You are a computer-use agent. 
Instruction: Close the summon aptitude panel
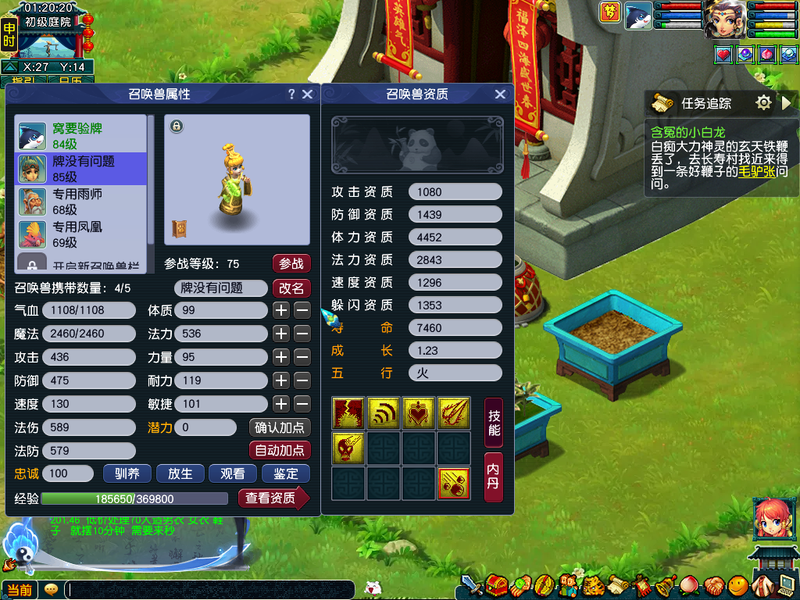tap(500, 94)
